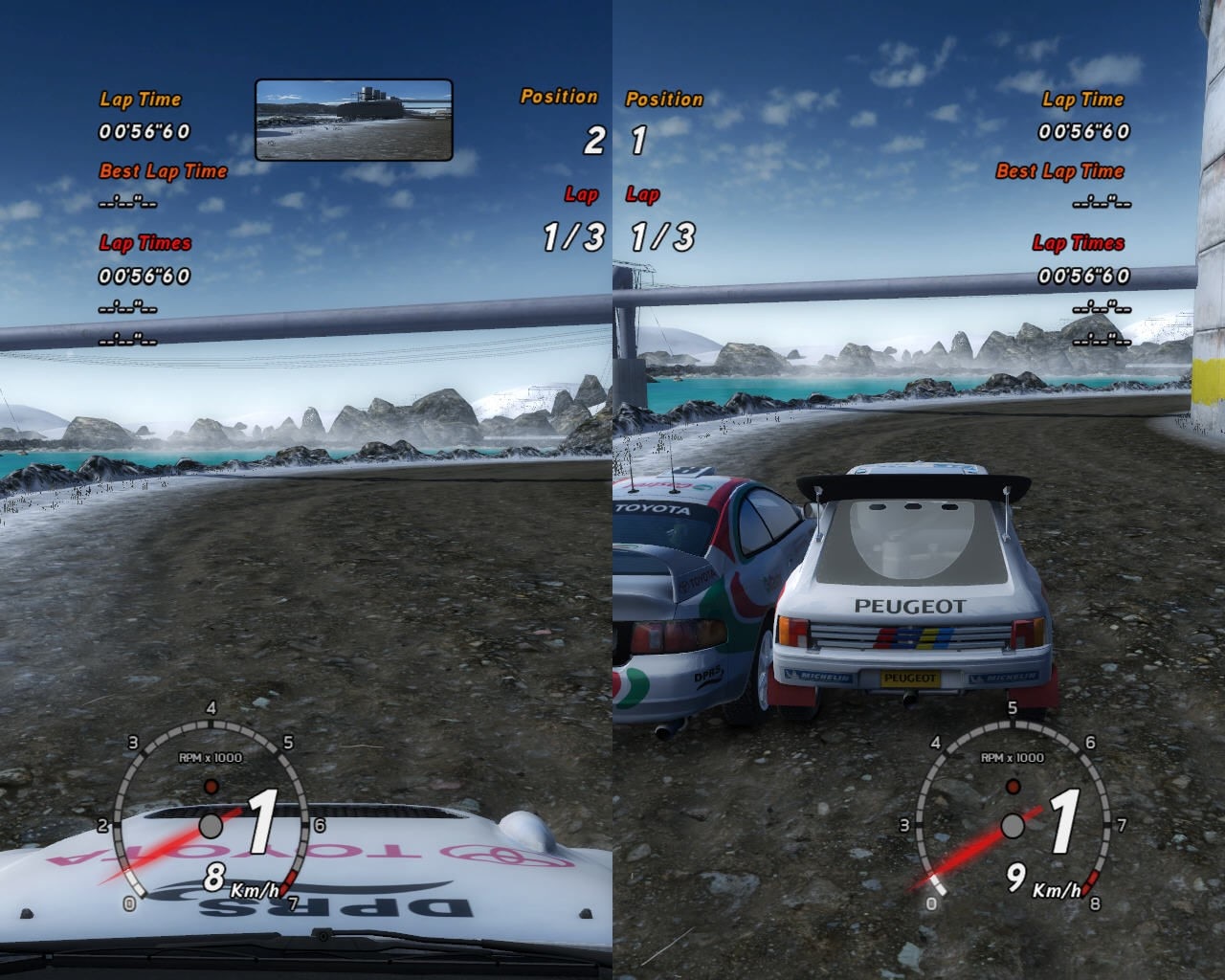This screenshot has height=980, width=1225.
Task: Click the Lap Time label on the left HUD
Action: (140, 99)
